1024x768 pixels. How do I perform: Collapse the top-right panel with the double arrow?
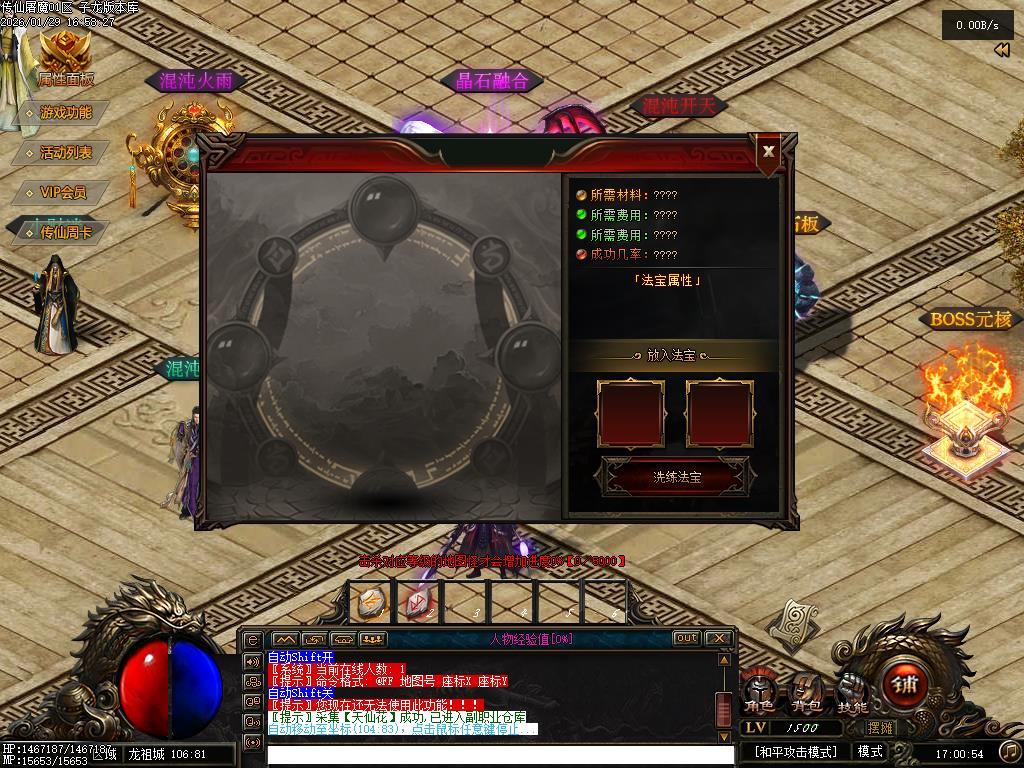[x=1001, y=51]
